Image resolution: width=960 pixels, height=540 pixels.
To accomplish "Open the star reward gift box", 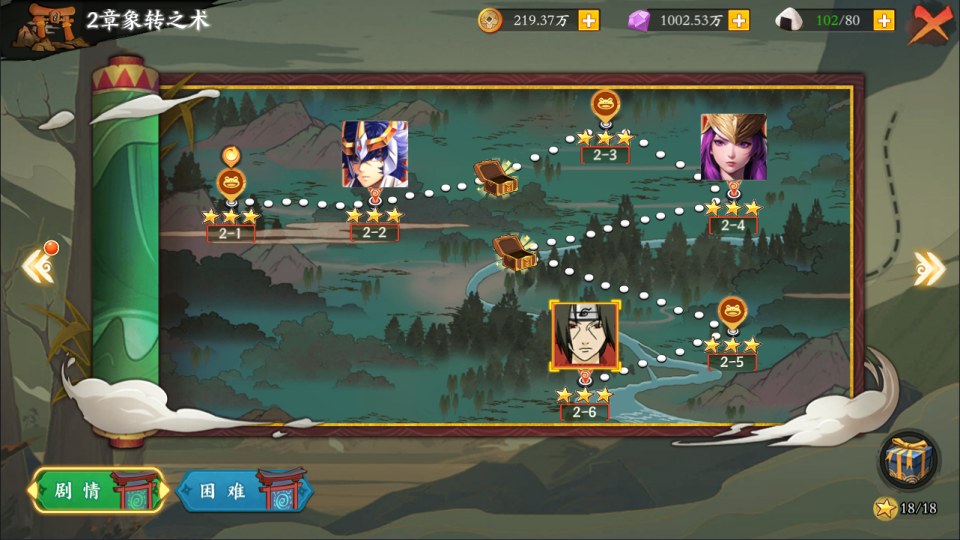I will [x=908, y=461].
